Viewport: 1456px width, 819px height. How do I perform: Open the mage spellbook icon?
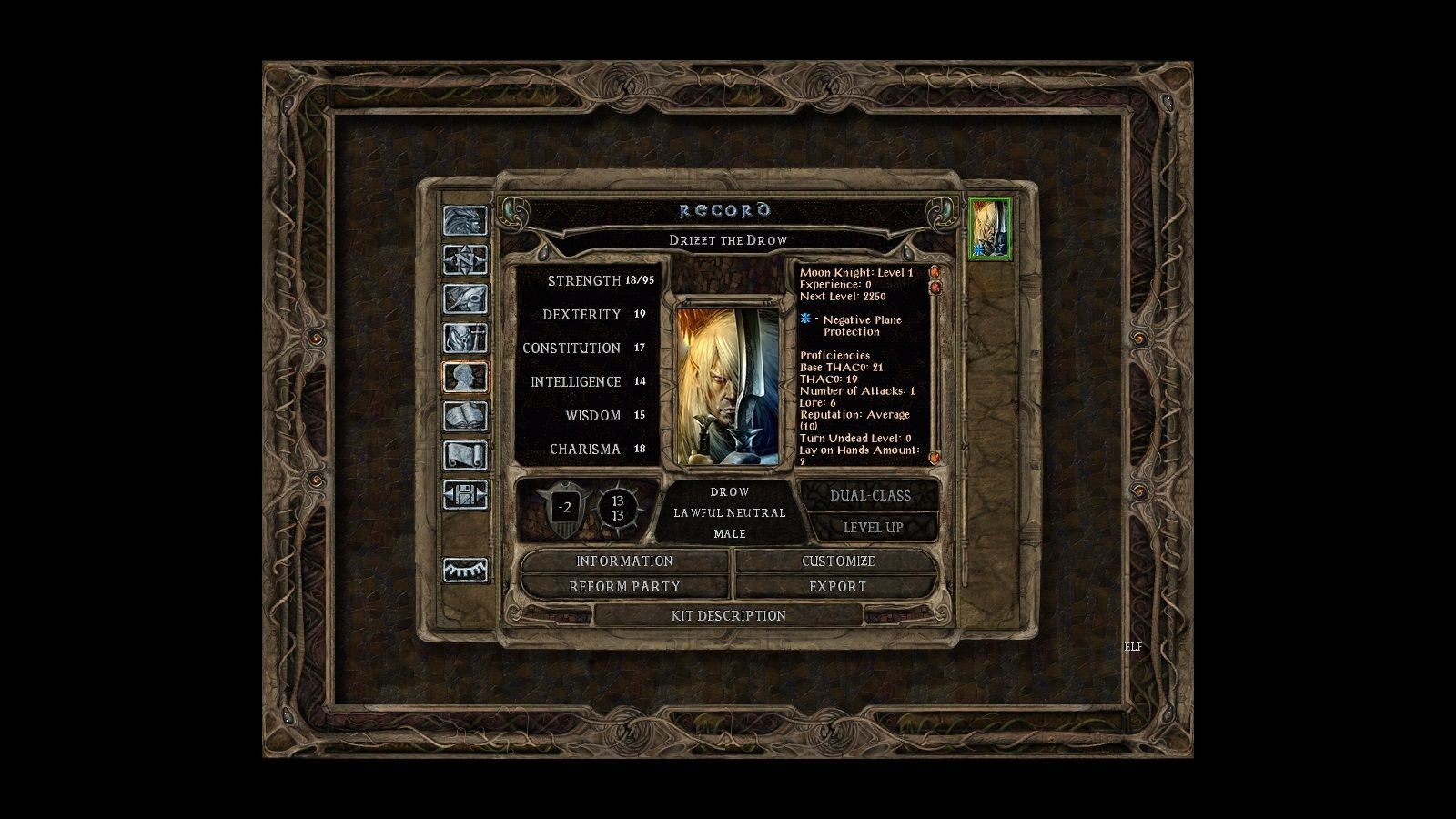465,411
